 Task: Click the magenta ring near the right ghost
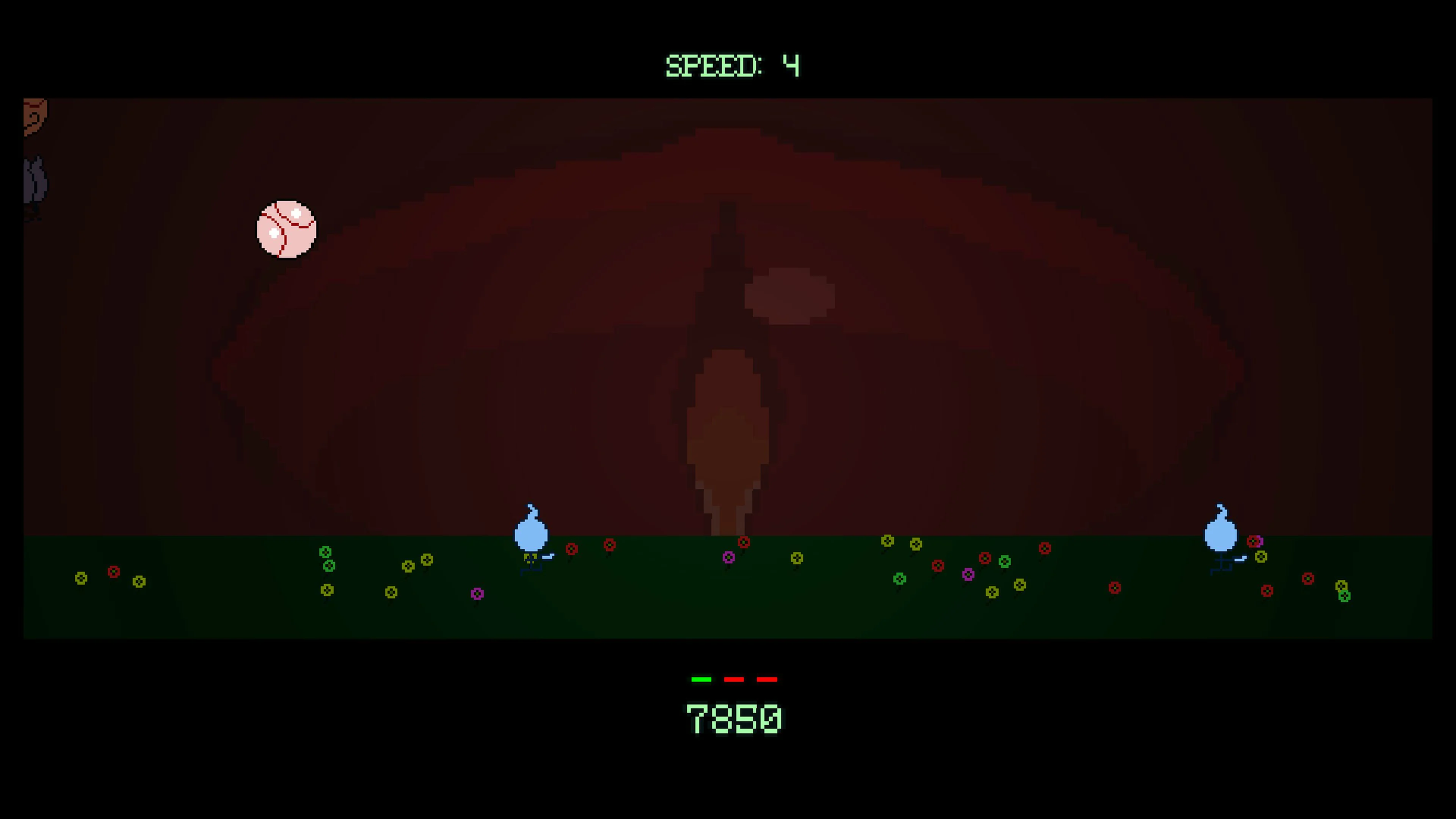click(1260, 541)
